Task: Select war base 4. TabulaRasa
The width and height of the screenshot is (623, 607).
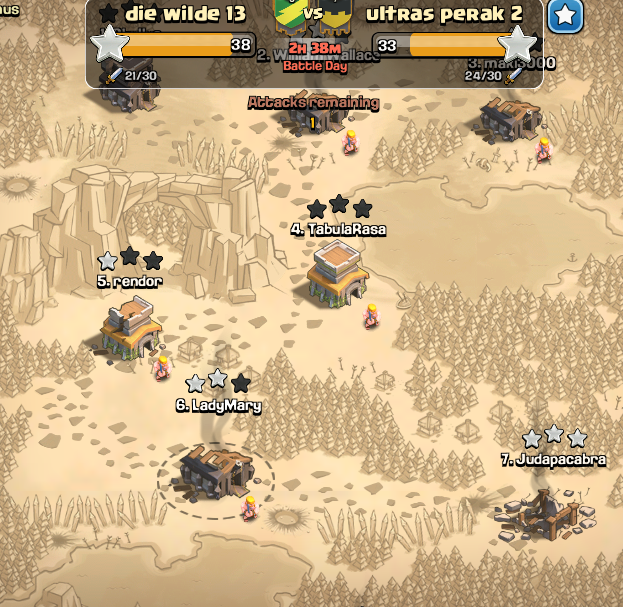Action: tap(337, 272)
